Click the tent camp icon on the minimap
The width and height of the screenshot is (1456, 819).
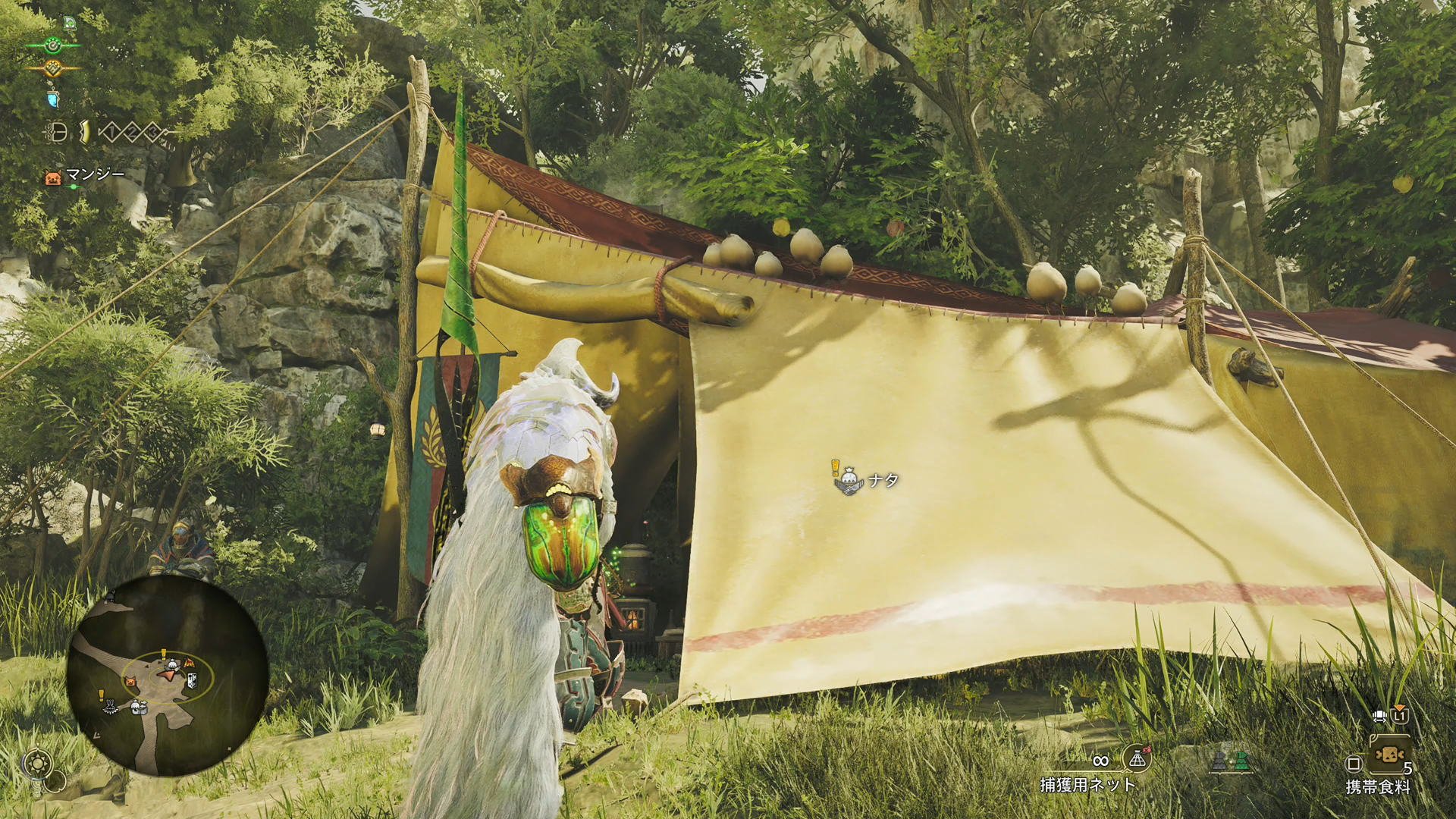[x=190, y=663]
